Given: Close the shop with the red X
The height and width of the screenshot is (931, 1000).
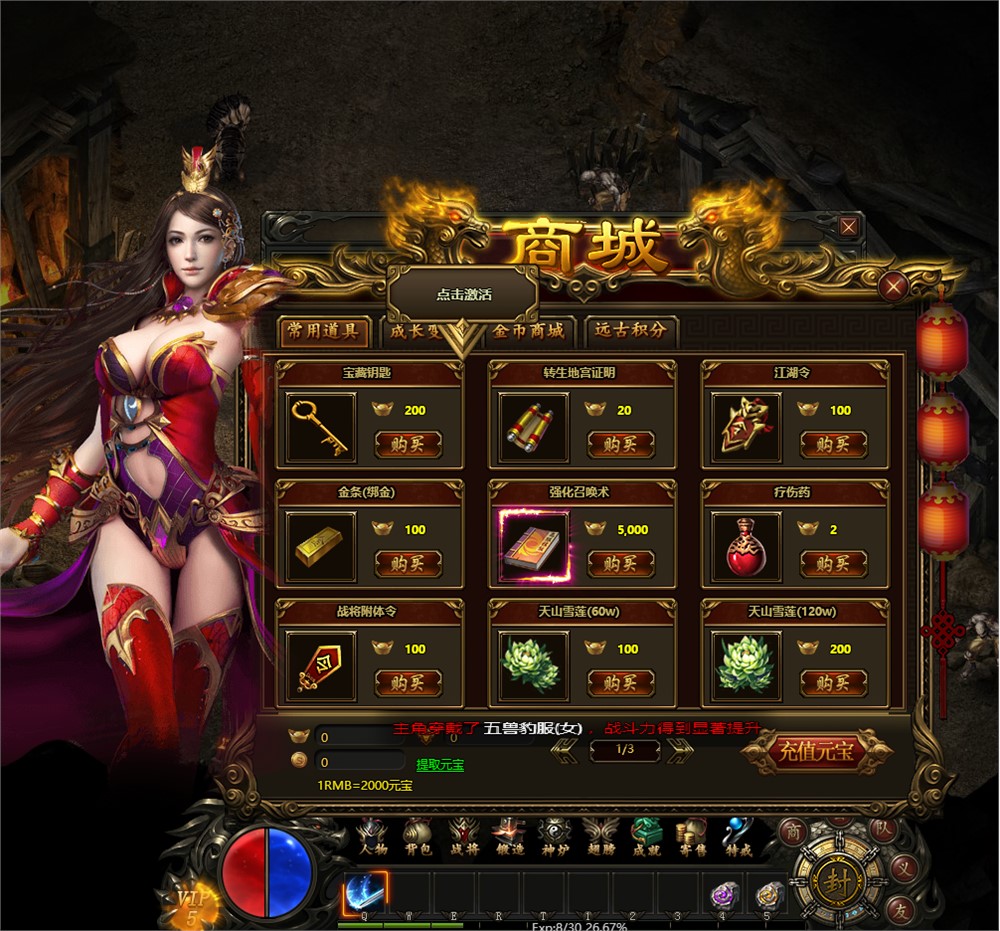Looking at the screenshot, I should (x=893, y=288).
